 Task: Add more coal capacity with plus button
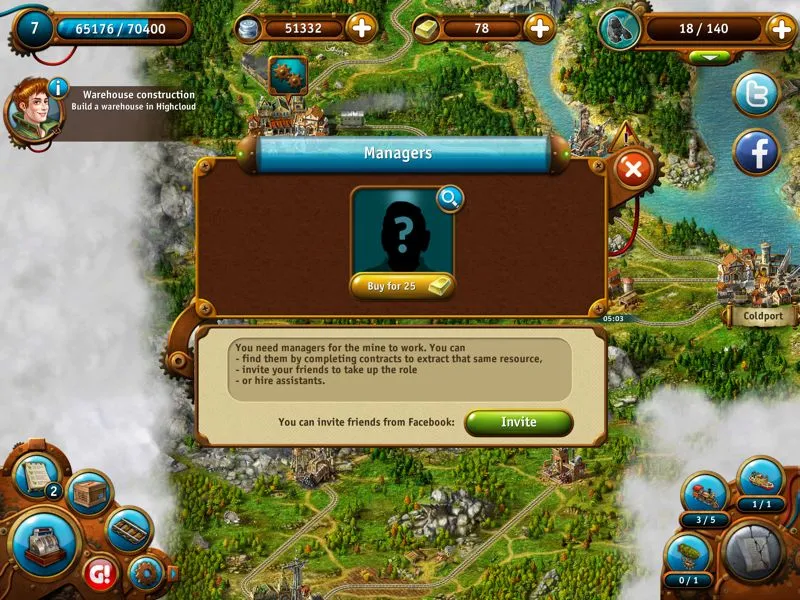pos(780,29)
